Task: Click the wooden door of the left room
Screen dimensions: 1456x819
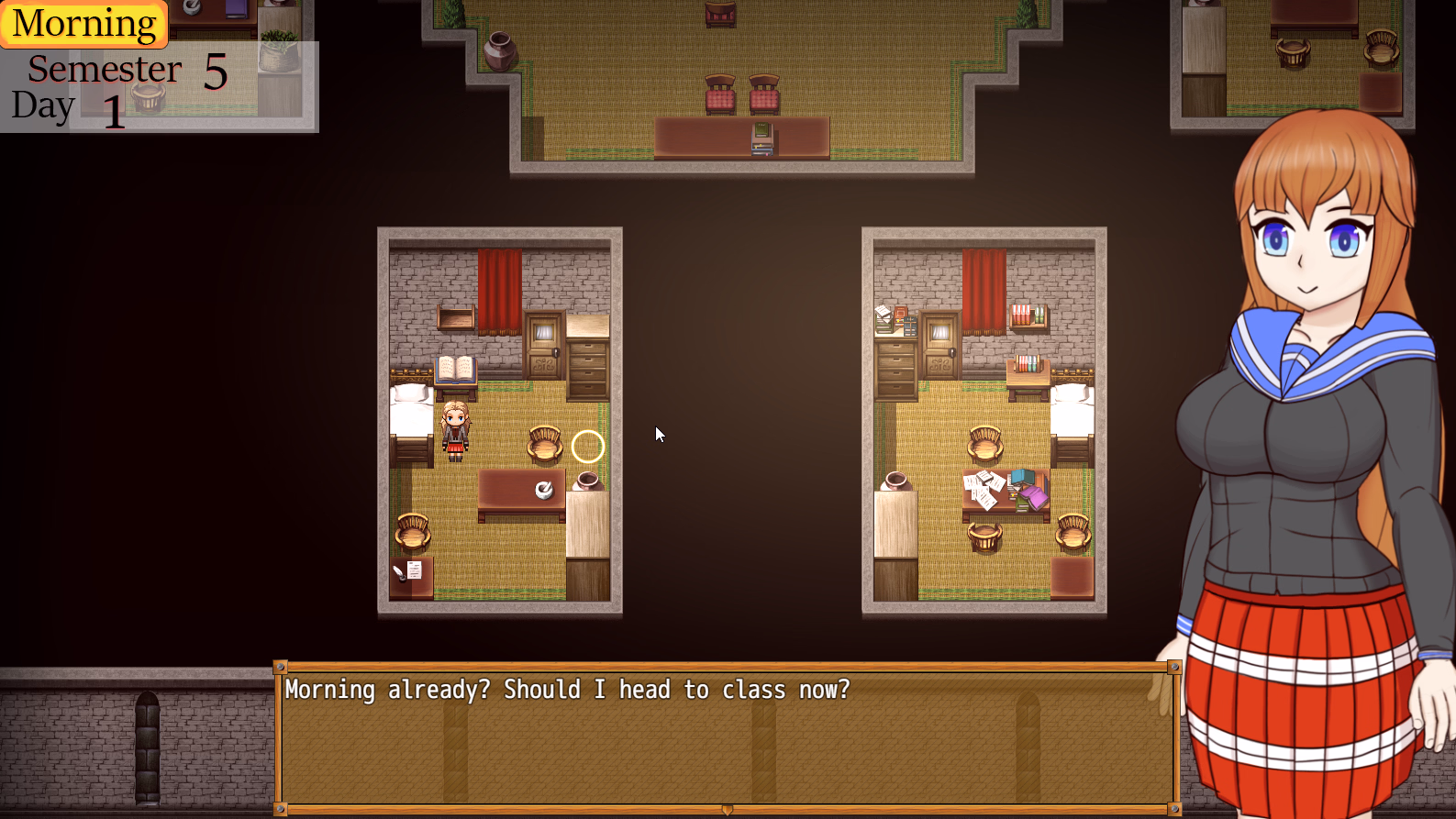Action: (x=544, y=344)
